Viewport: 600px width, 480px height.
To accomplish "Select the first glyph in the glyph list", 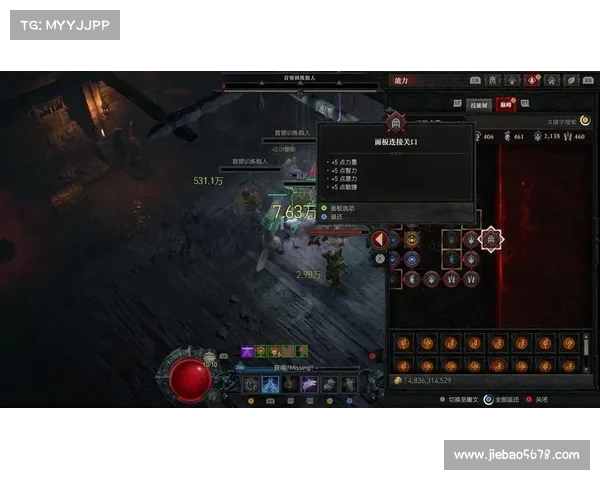I will pos(404,342).
